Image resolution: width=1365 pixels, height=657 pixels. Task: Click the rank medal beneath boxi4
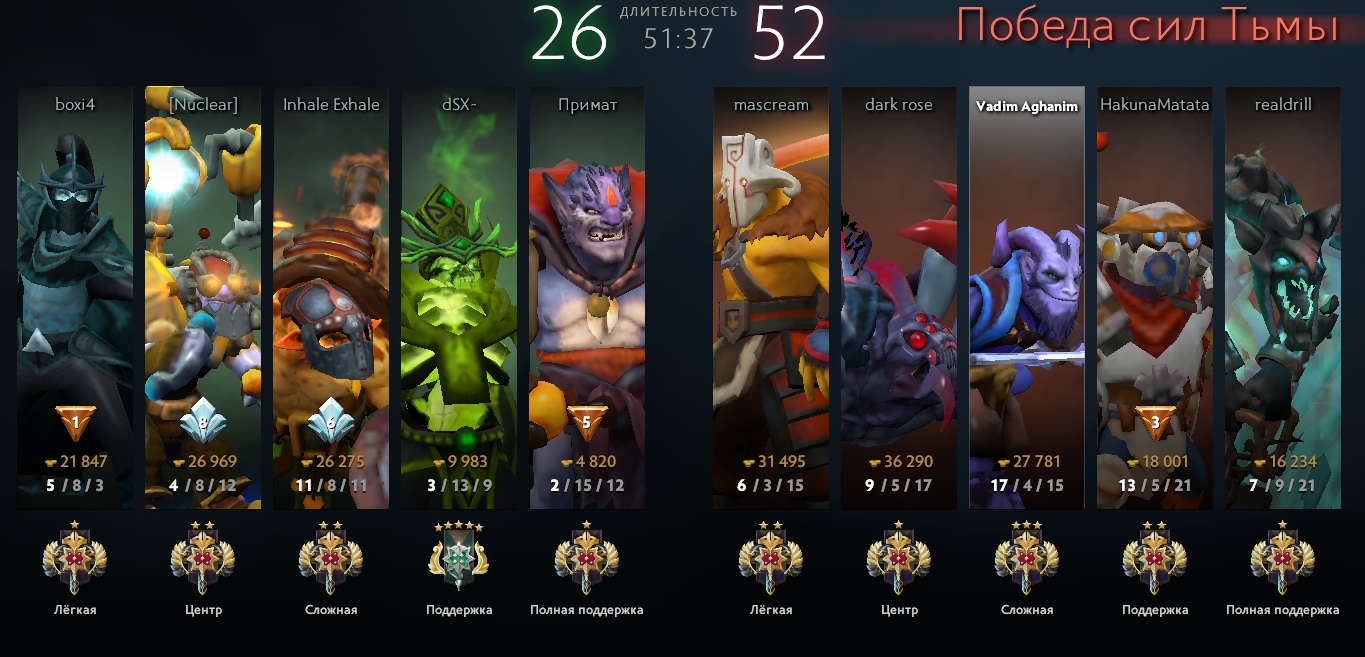pos(75,557)
